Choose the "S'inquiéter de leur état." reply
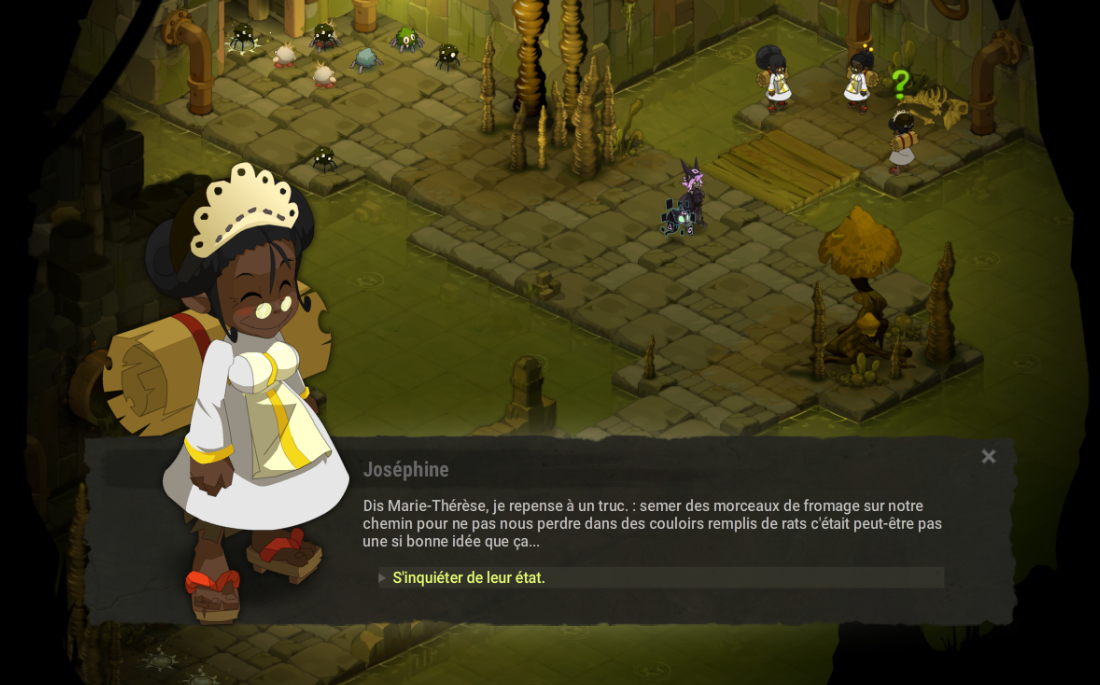1100x685 pixels. [469, 578]
